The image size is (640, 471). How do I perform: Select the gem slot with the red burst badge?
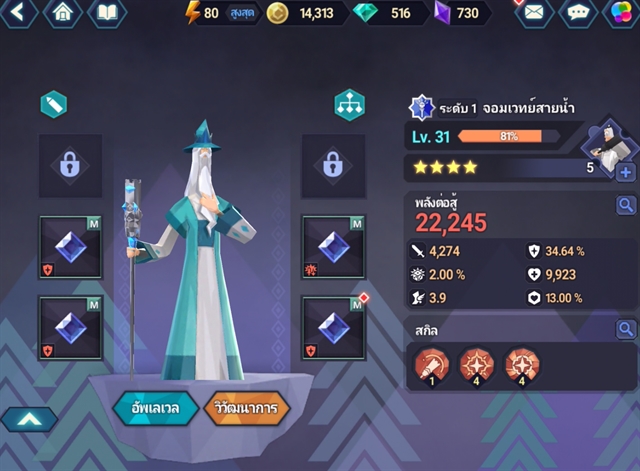click(x=334, y=245)
